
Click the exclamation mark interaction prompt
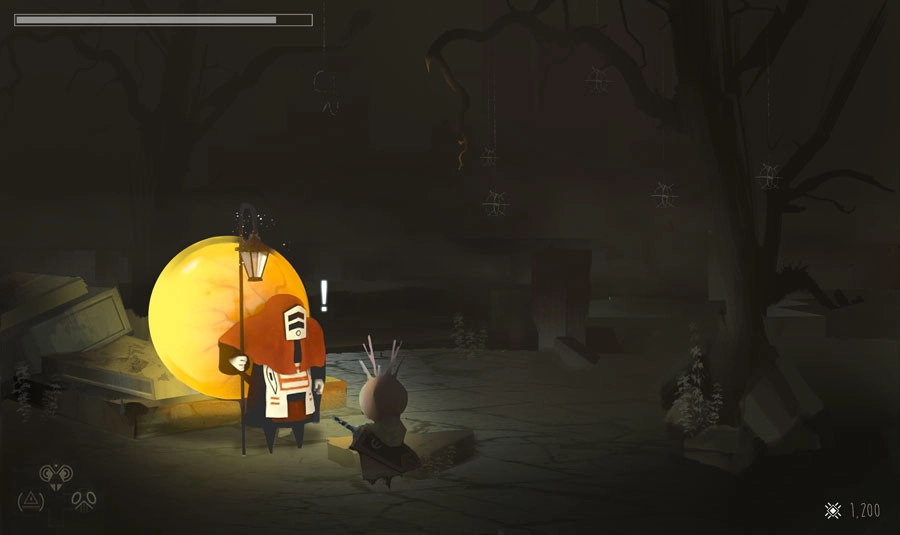324,295
